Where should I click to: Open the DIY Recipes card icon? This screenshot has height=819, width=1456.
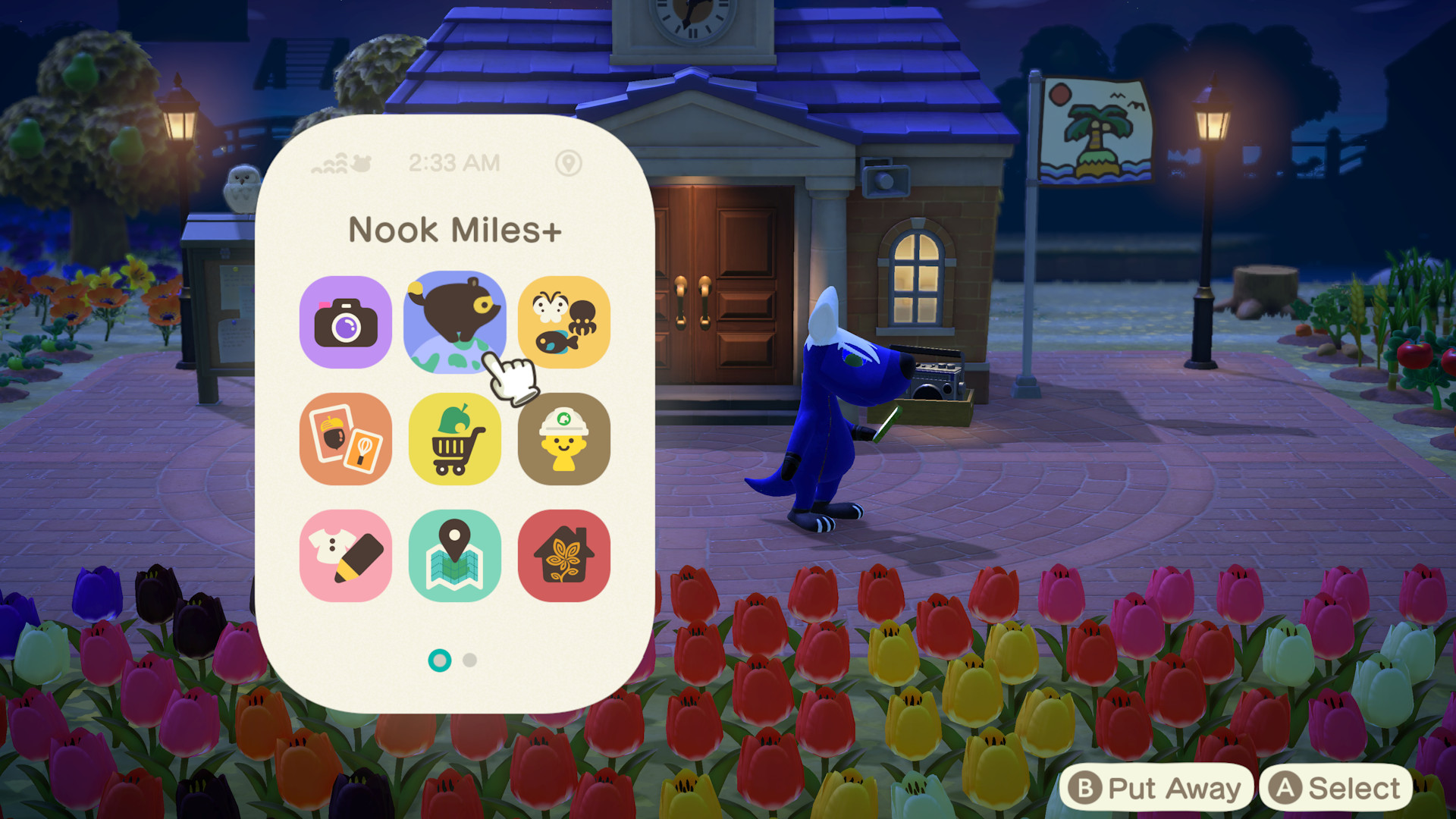click(x=346, y=438)
